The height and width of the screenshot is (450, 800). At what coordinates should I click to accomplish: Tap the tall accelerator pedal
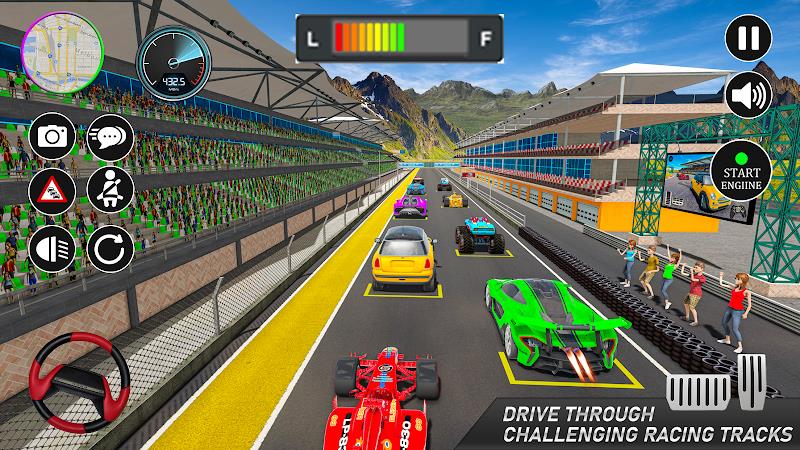(x=755, y=387)
